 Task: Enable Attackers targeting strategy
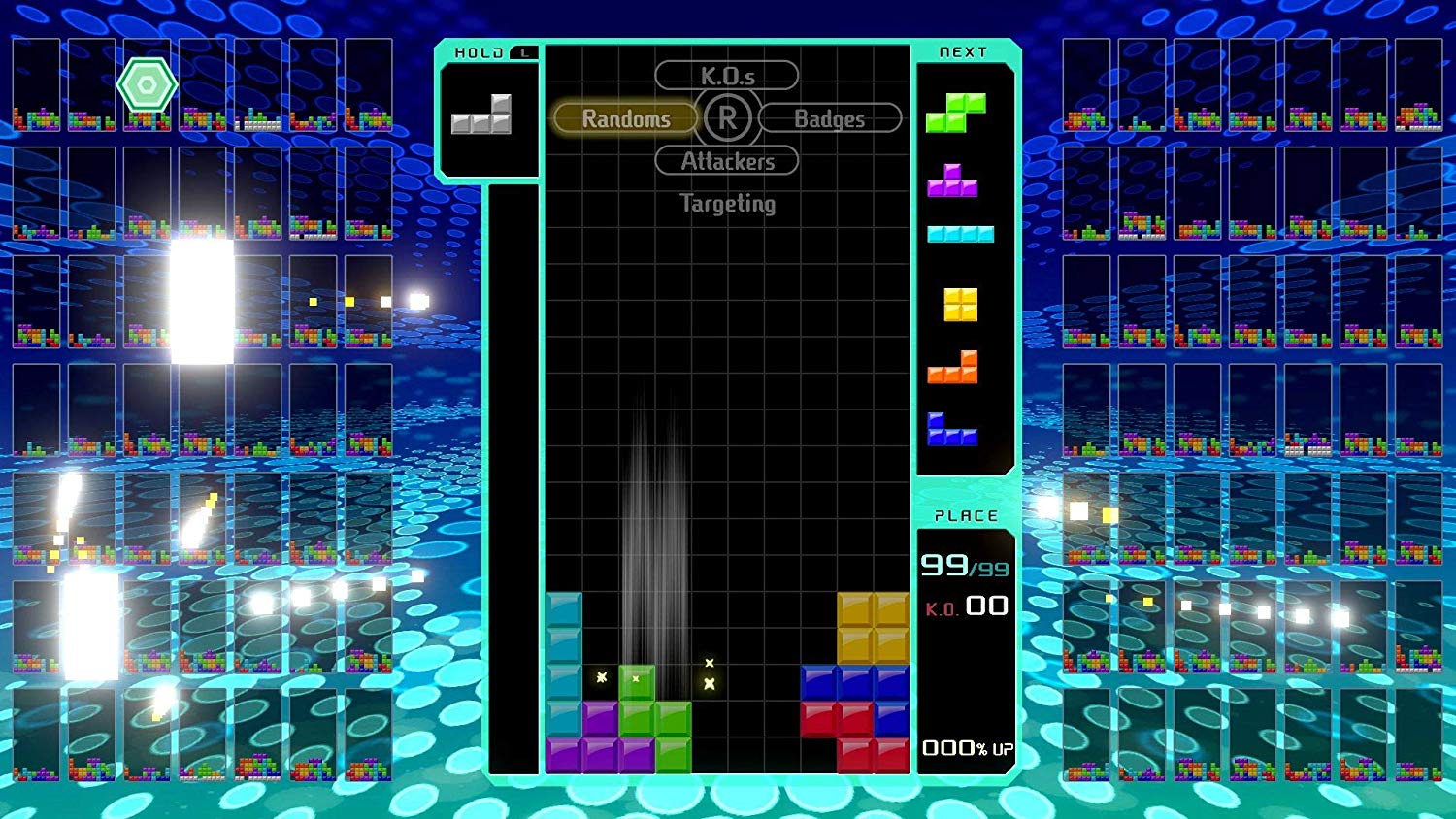click(x=727, y=161)
